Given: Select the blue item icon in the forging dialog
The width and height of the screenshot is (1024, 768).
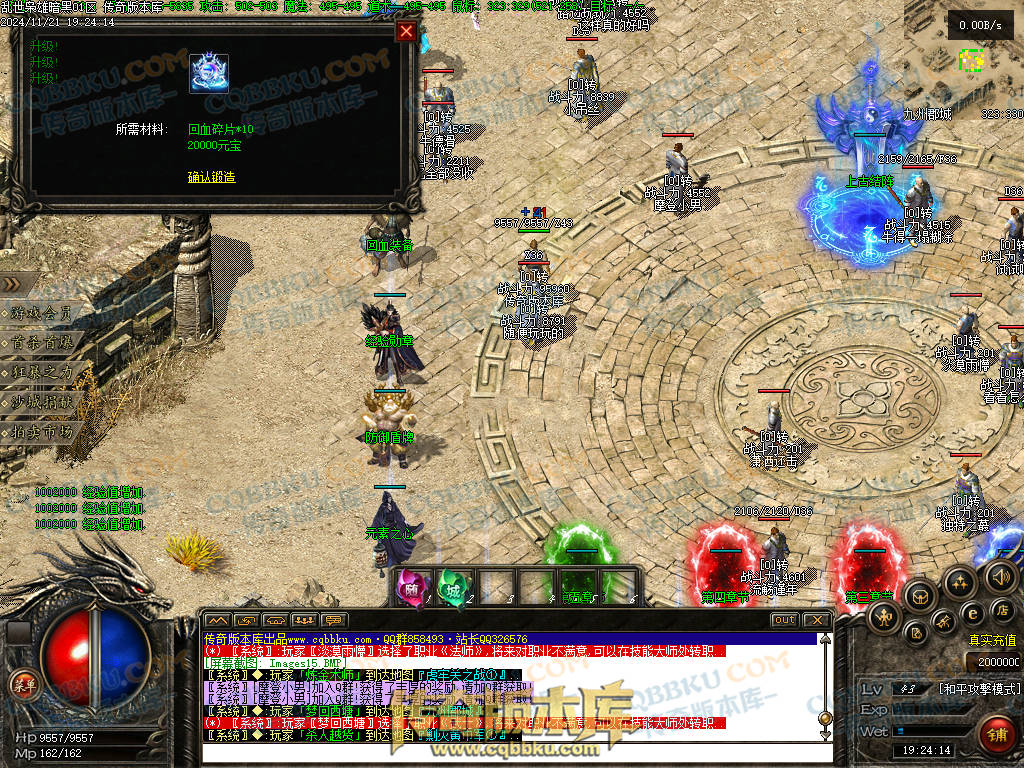Looking at the screenshot, I should (209, 74).
